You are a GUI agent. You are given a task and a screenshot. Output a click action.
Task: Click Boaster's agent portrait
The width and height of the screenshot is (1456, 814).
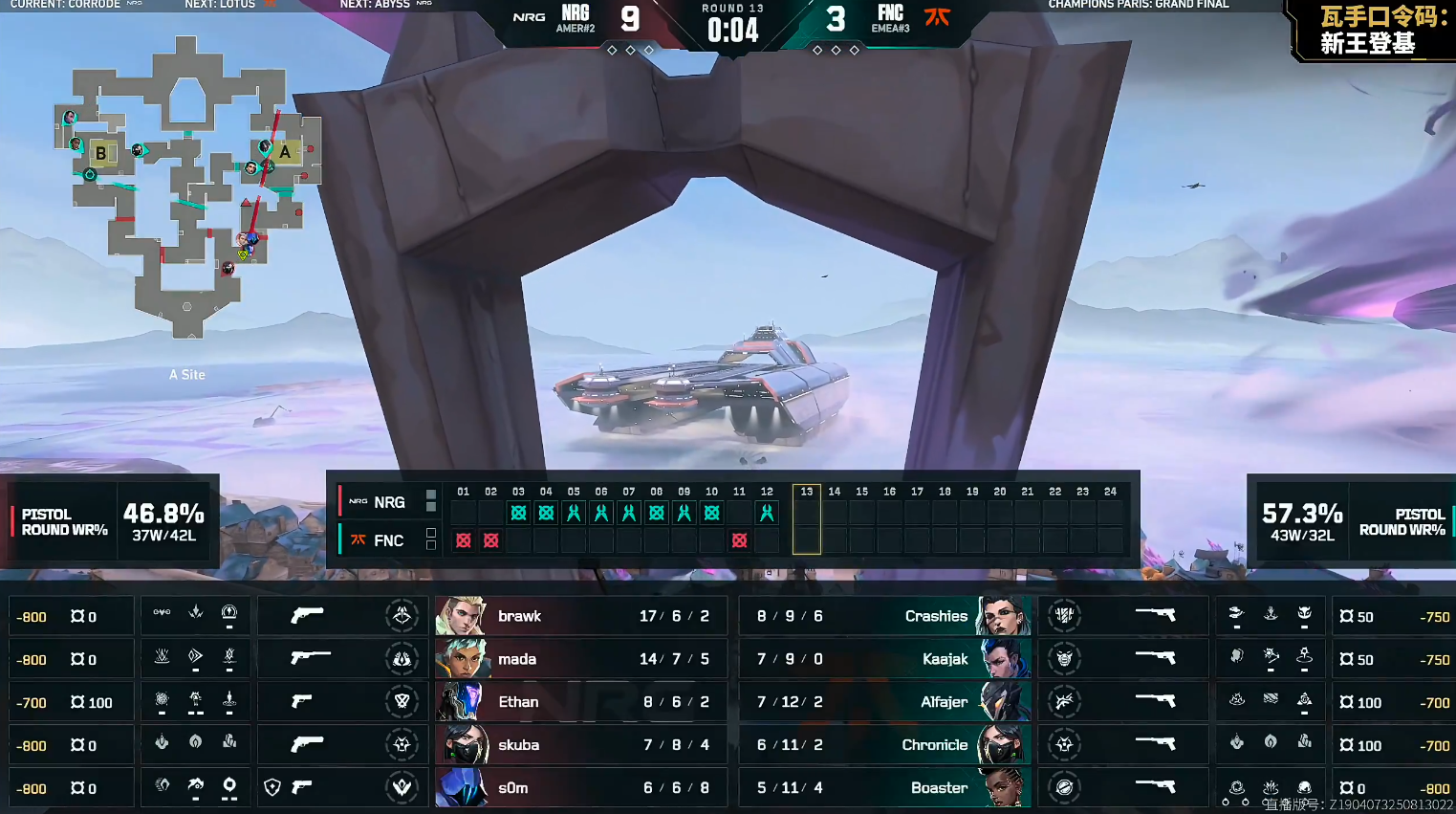pyautogui.click(x=1004, y=788)
